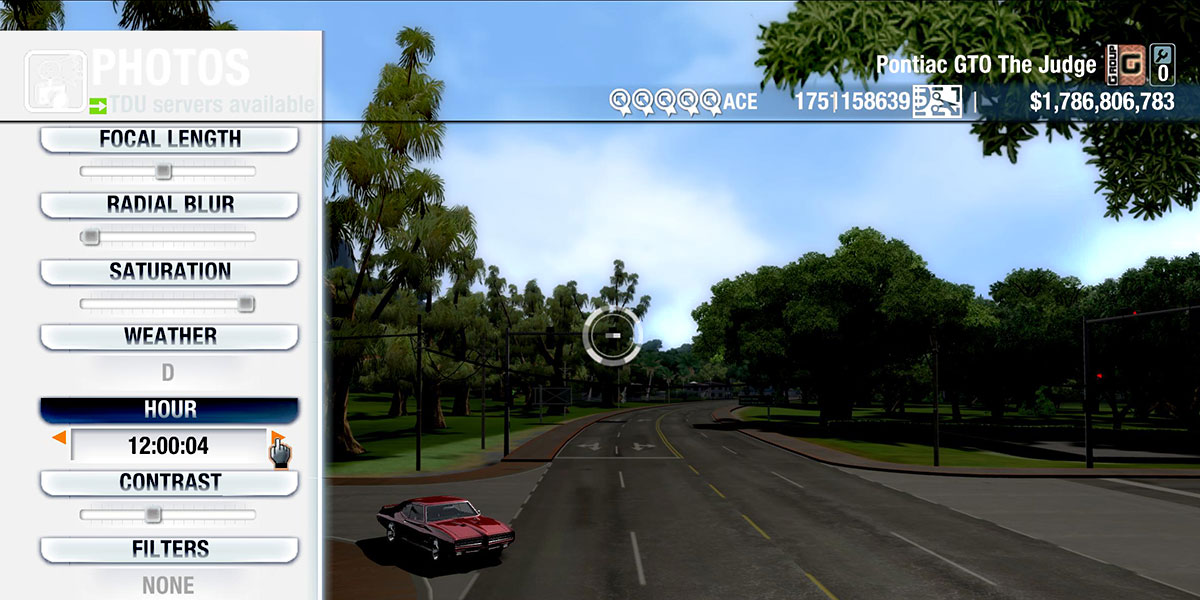Image resolution: width=1200 pixels, height=600 pixels.
Task: Select the highlighted Hour option
Action: pyautogui.click(x=169, y=410)
